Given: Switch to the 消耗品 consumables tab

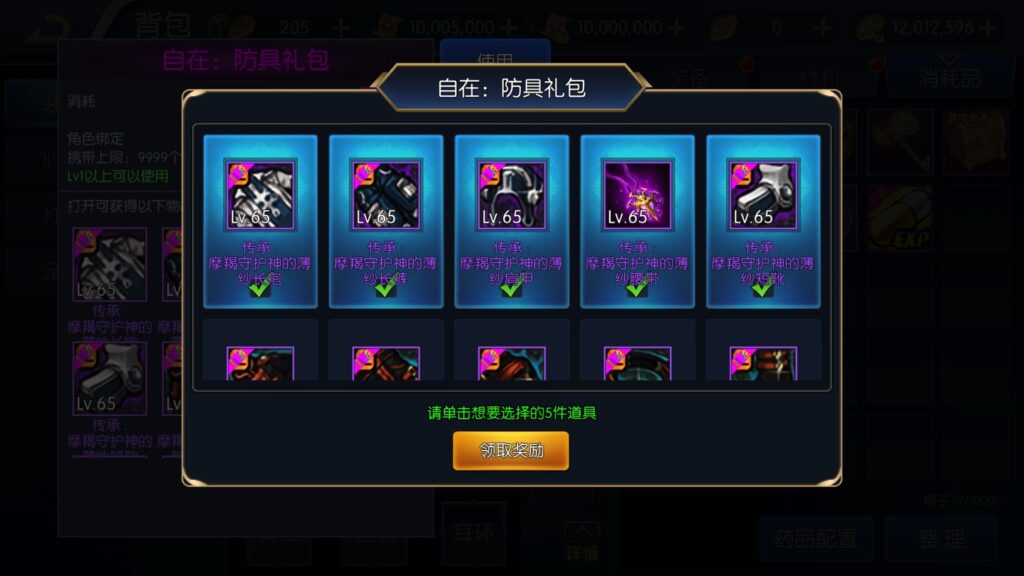Looking at the screenshot, I should tap(949, 78).
